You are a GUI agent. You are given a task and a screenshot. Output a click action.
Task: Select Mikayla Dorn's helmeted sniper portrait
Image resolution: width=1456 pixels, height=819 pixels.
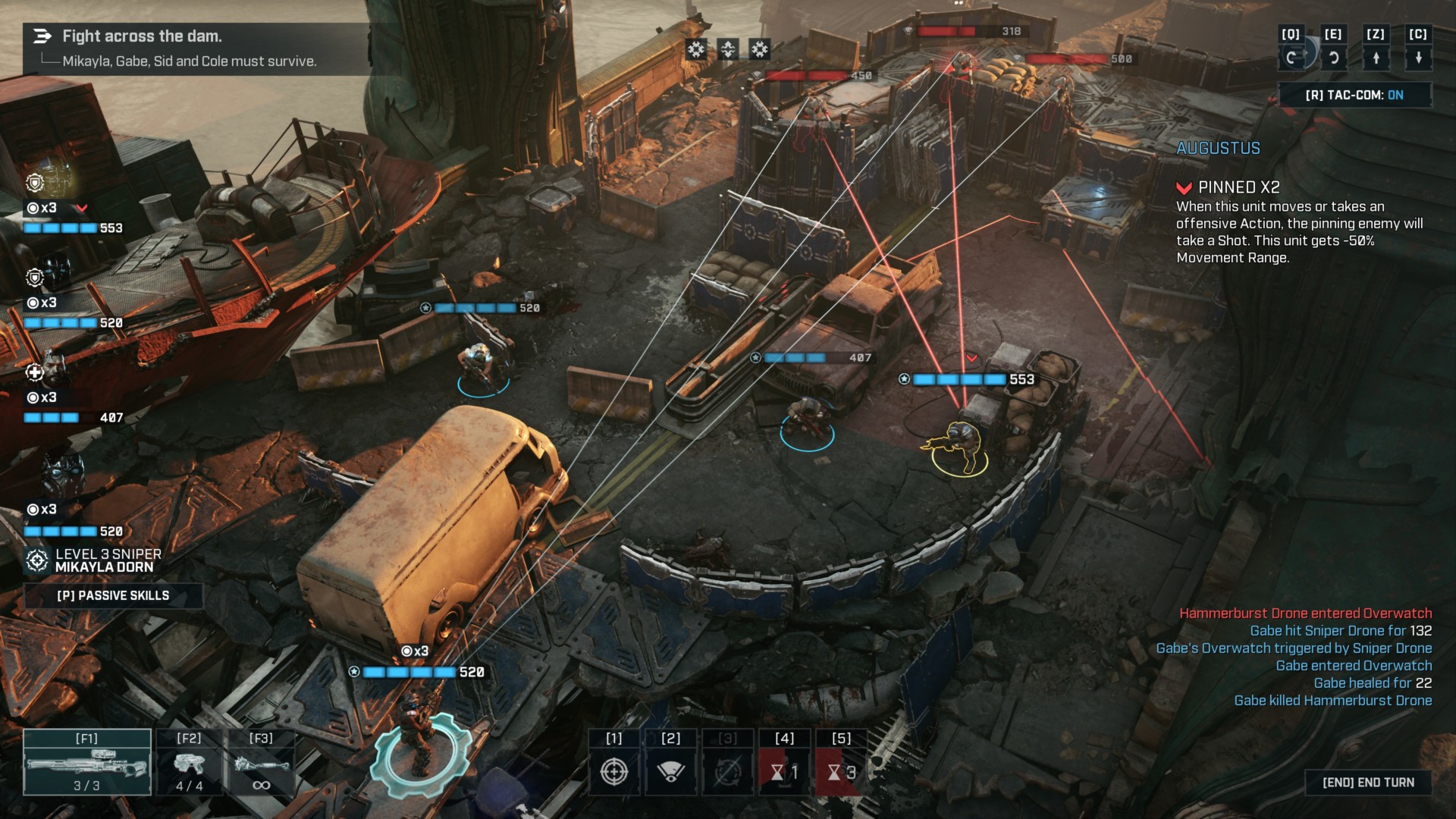click(62, 474)
